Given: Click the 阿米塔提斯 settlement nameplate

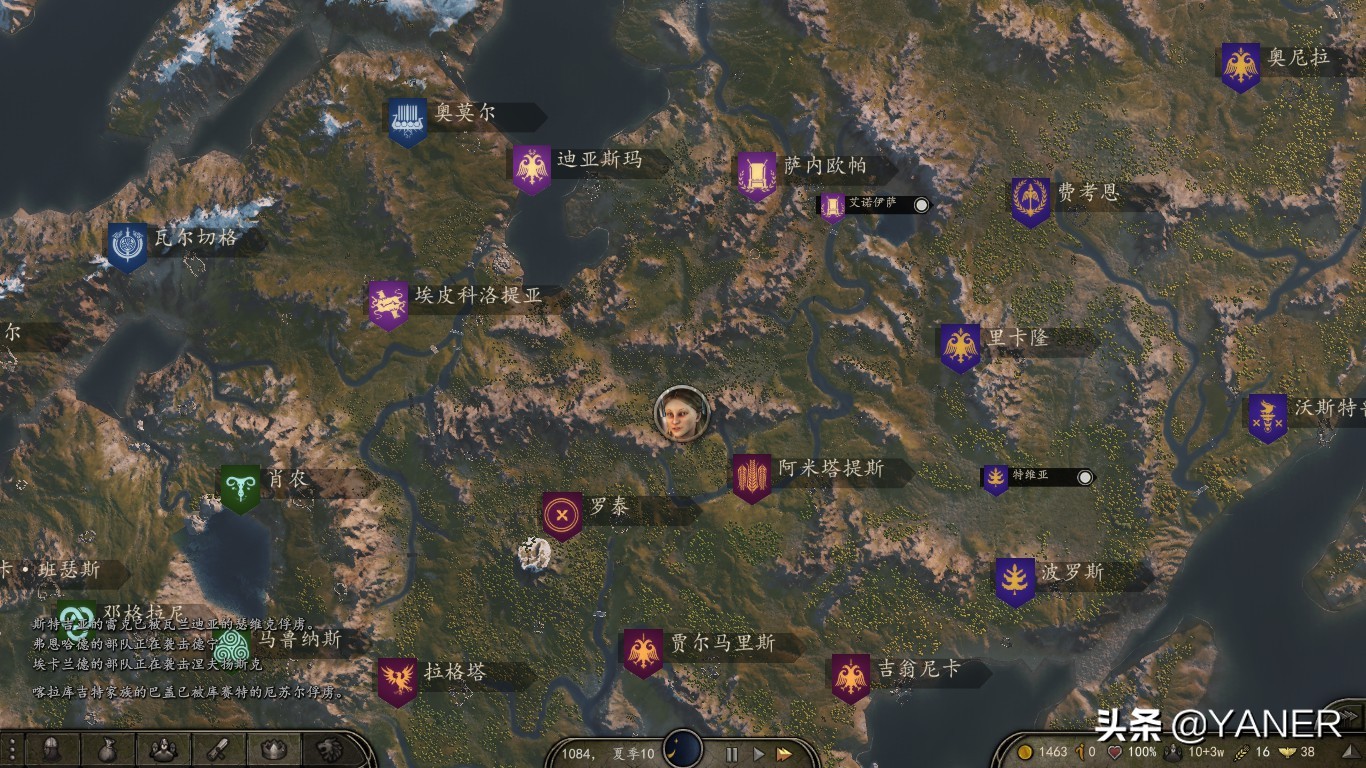Looking at the screenshot, I should 831,468.
